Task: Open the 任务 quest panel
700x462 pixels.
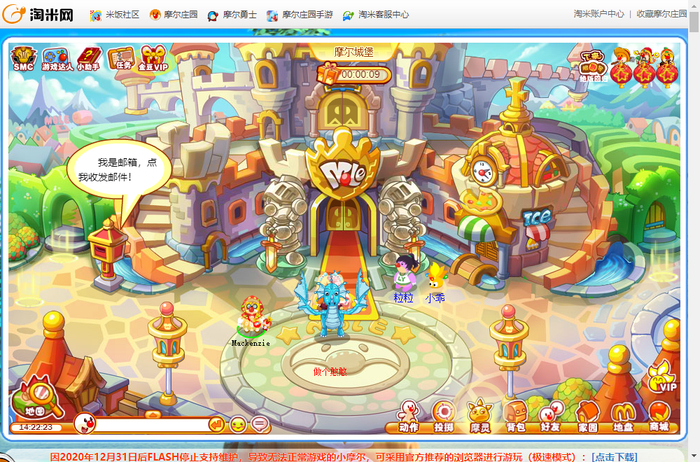Action: click(x=121, y=59)
